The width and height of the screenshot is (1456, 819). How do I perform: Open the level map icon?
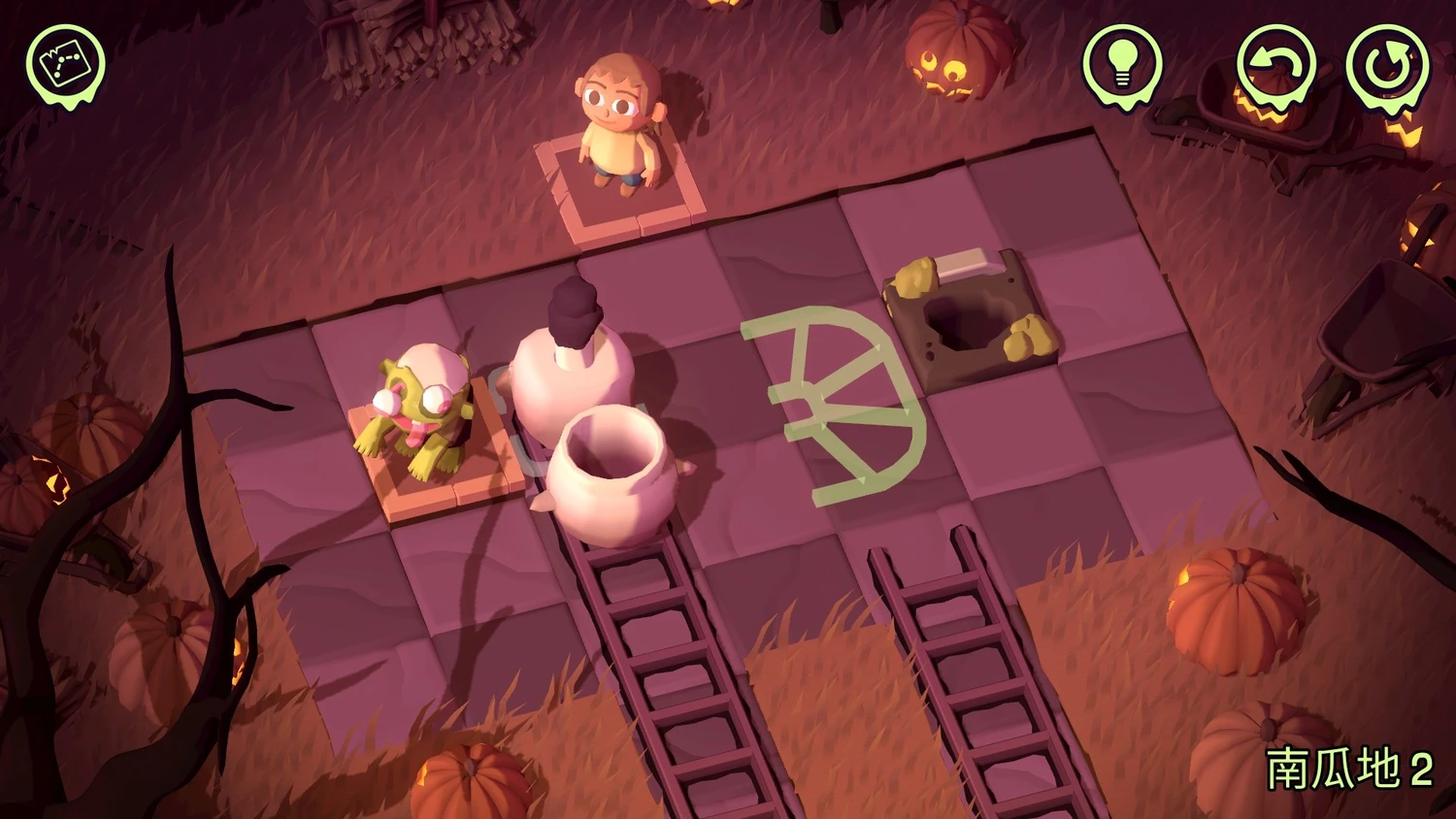[x=65, y=64]
